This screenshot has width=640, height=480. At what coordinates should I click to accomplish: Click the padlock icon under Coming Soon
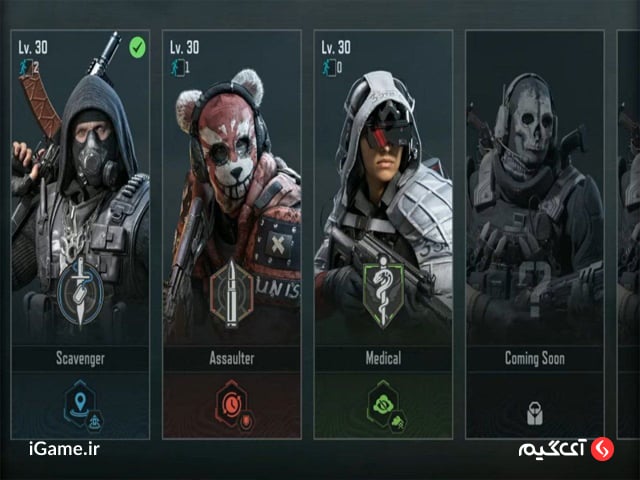[534, 409]
